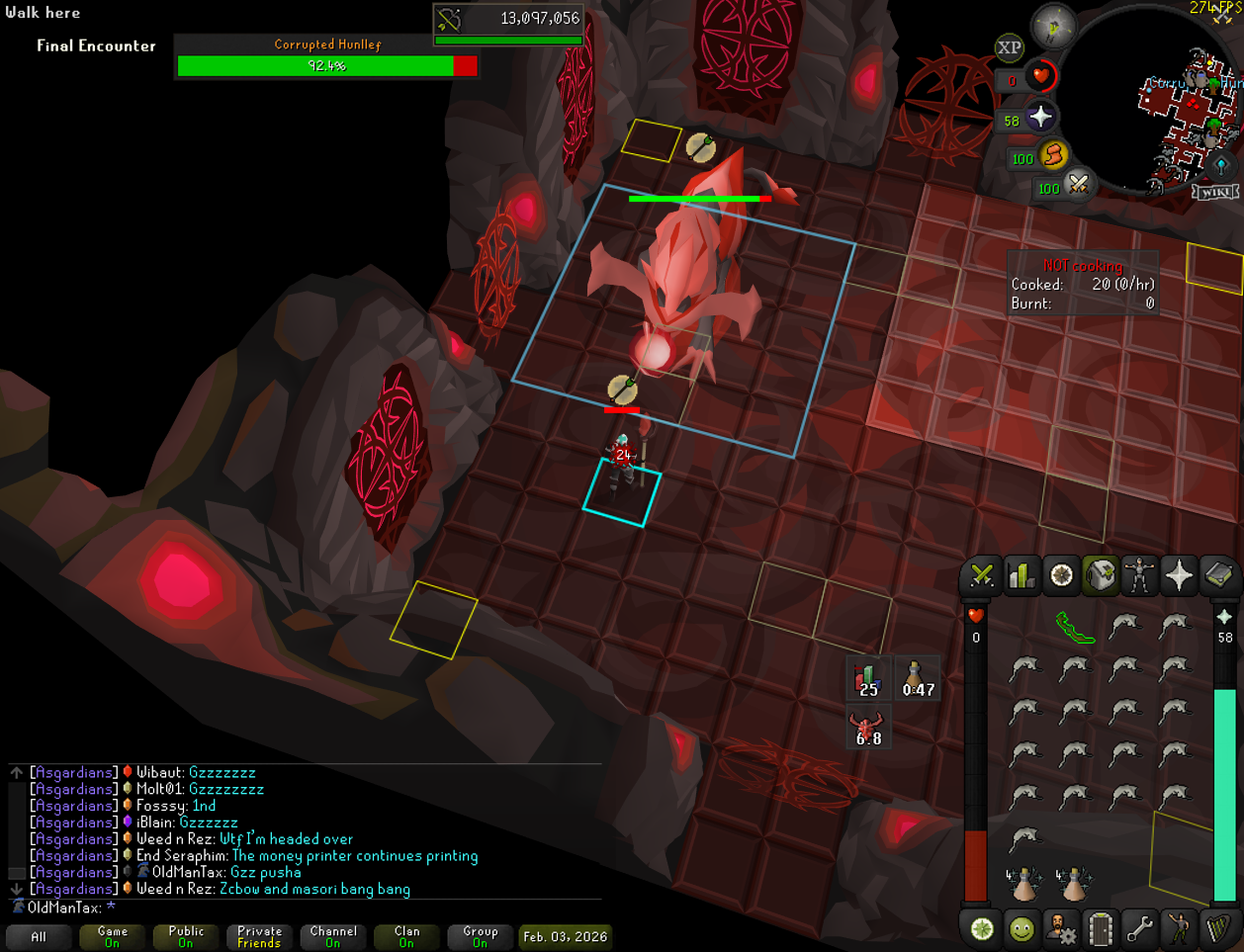Image resolution: width=1244 pixels, height=952 pixels.
Task: Open the Prayer tab
Action: [1179, 575]
